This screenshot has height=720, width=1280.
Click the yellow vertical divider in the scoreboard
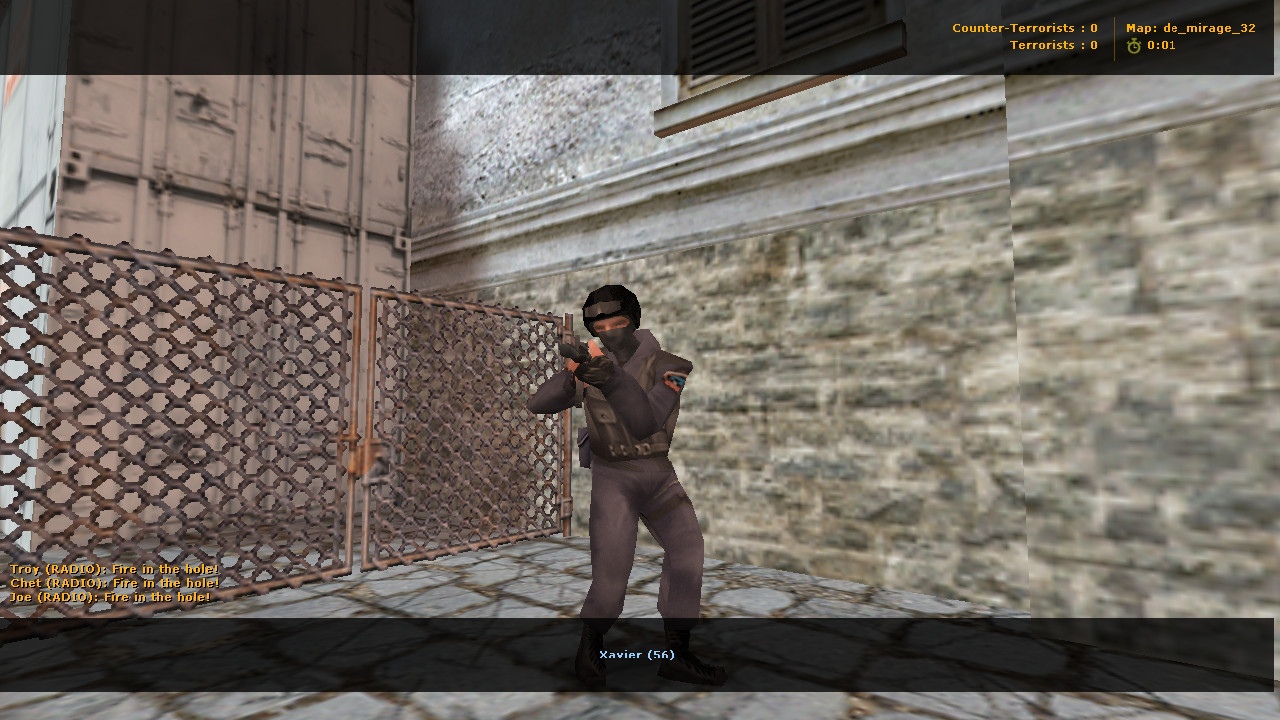coord(1113,36)
